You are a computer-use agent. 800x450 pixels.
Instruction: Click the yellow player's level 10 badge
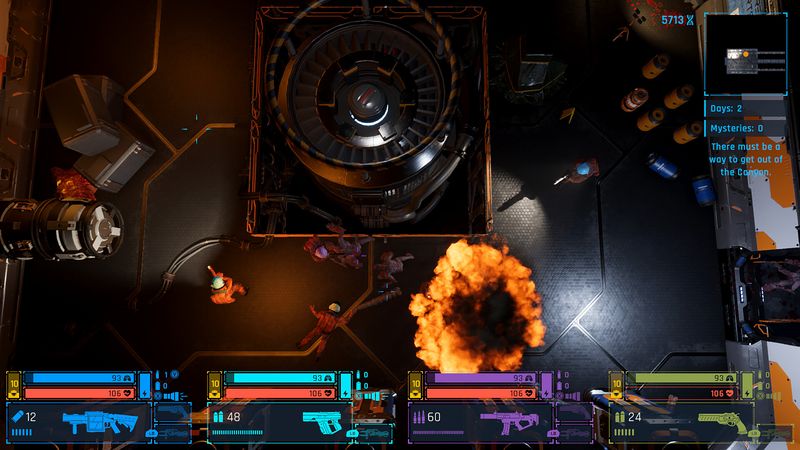pyautogui.click(x=617, y=385)
